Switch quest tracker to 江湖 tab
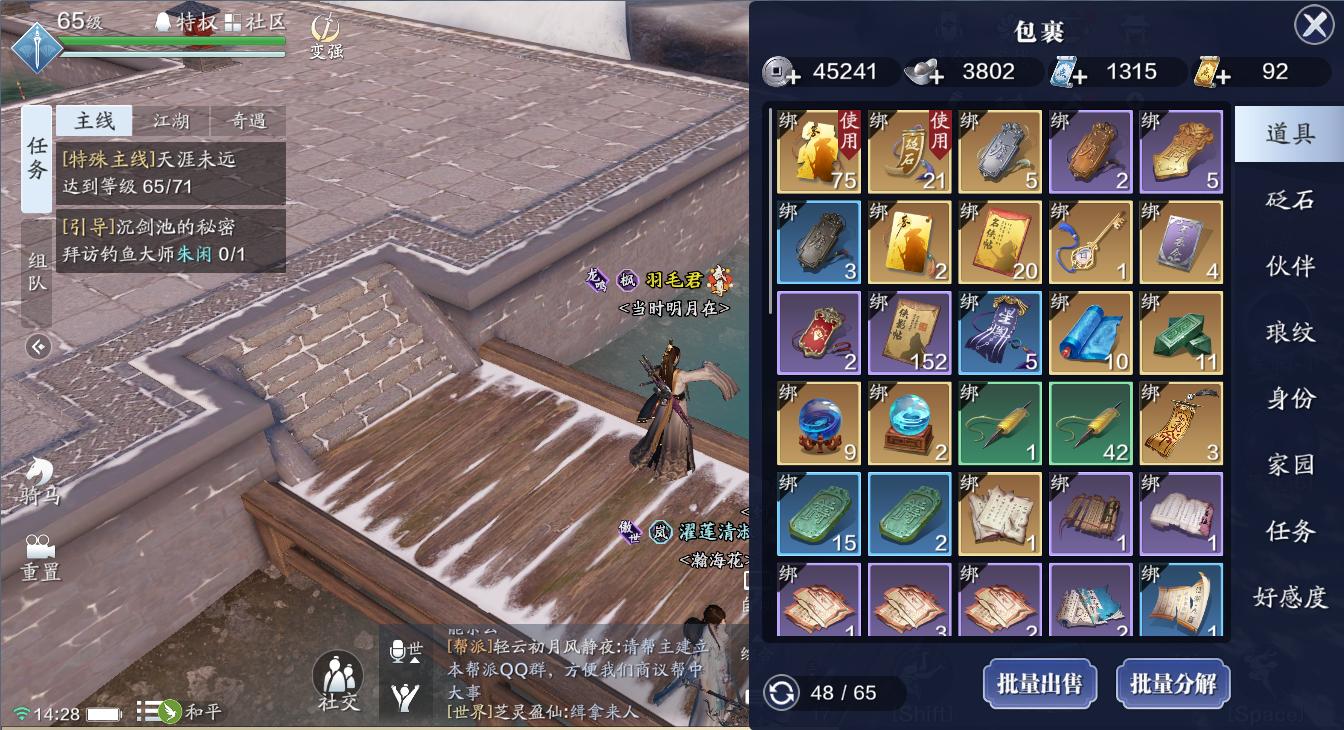The width and height of the screenshot is (1344, 730). [171, 121]
